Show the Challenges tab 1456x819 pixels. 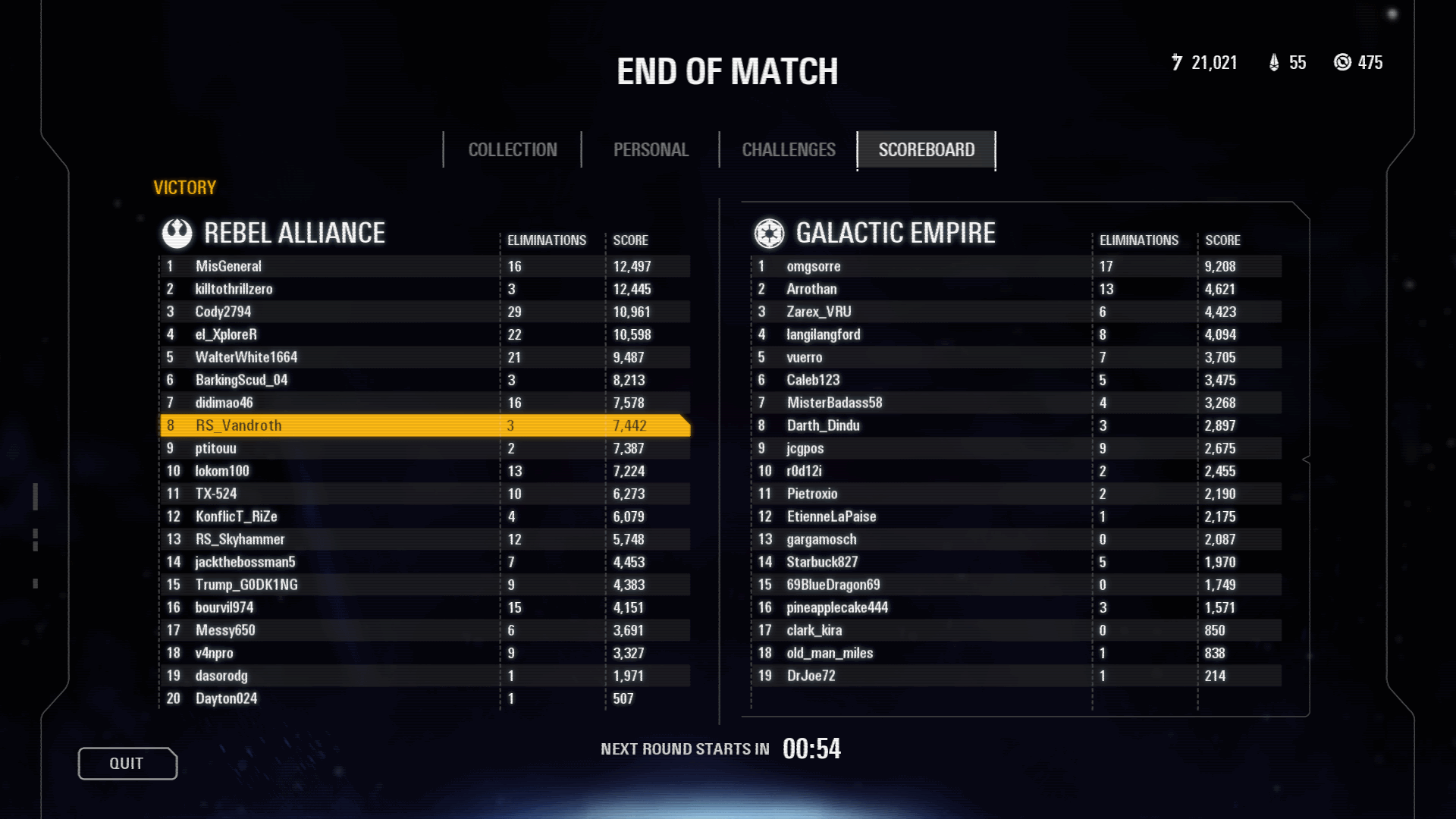(x=789, y=150)
